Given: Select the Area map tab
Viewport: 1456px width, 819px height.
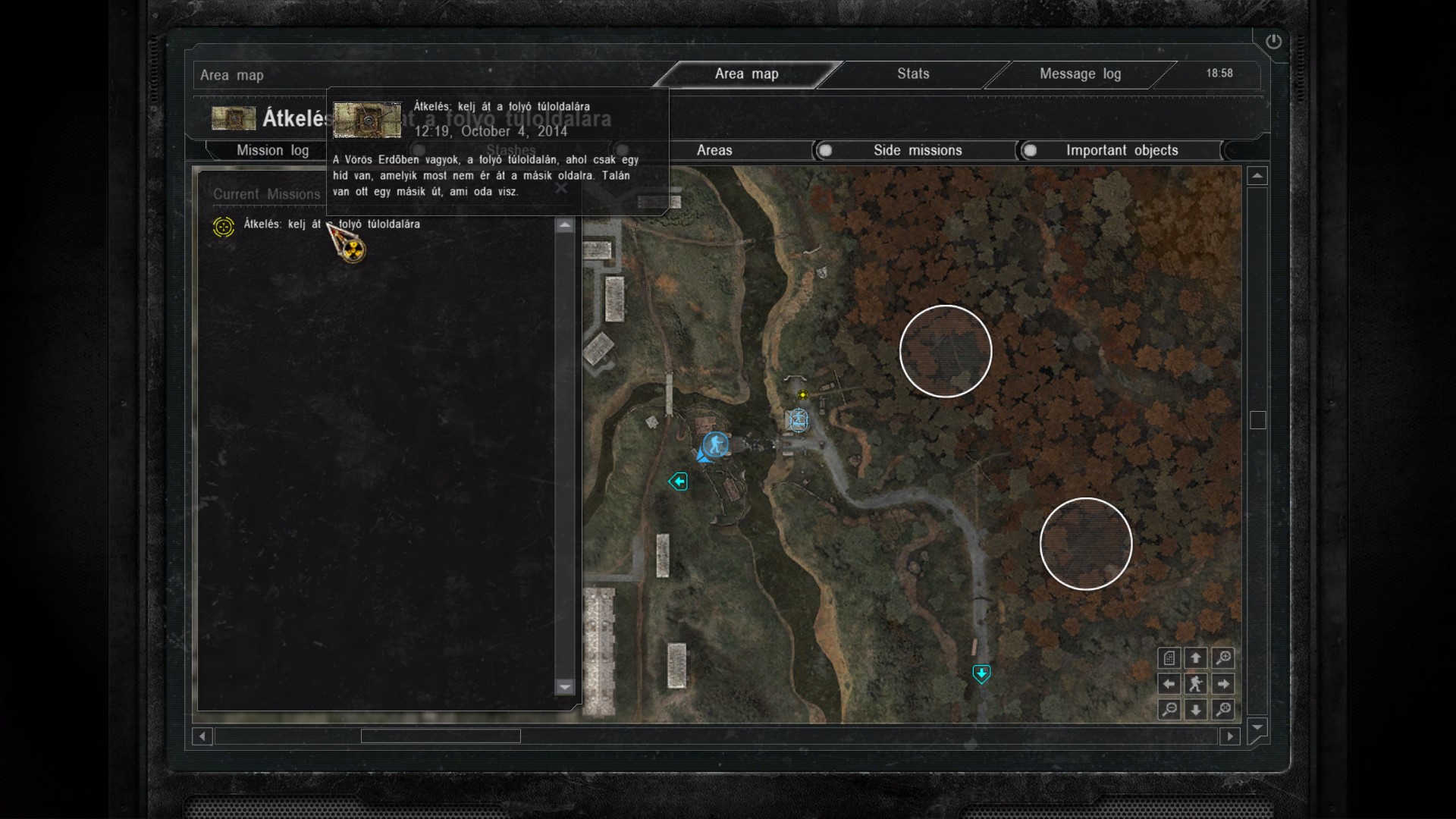Looking at the screenshot, I should click(746, 74).
